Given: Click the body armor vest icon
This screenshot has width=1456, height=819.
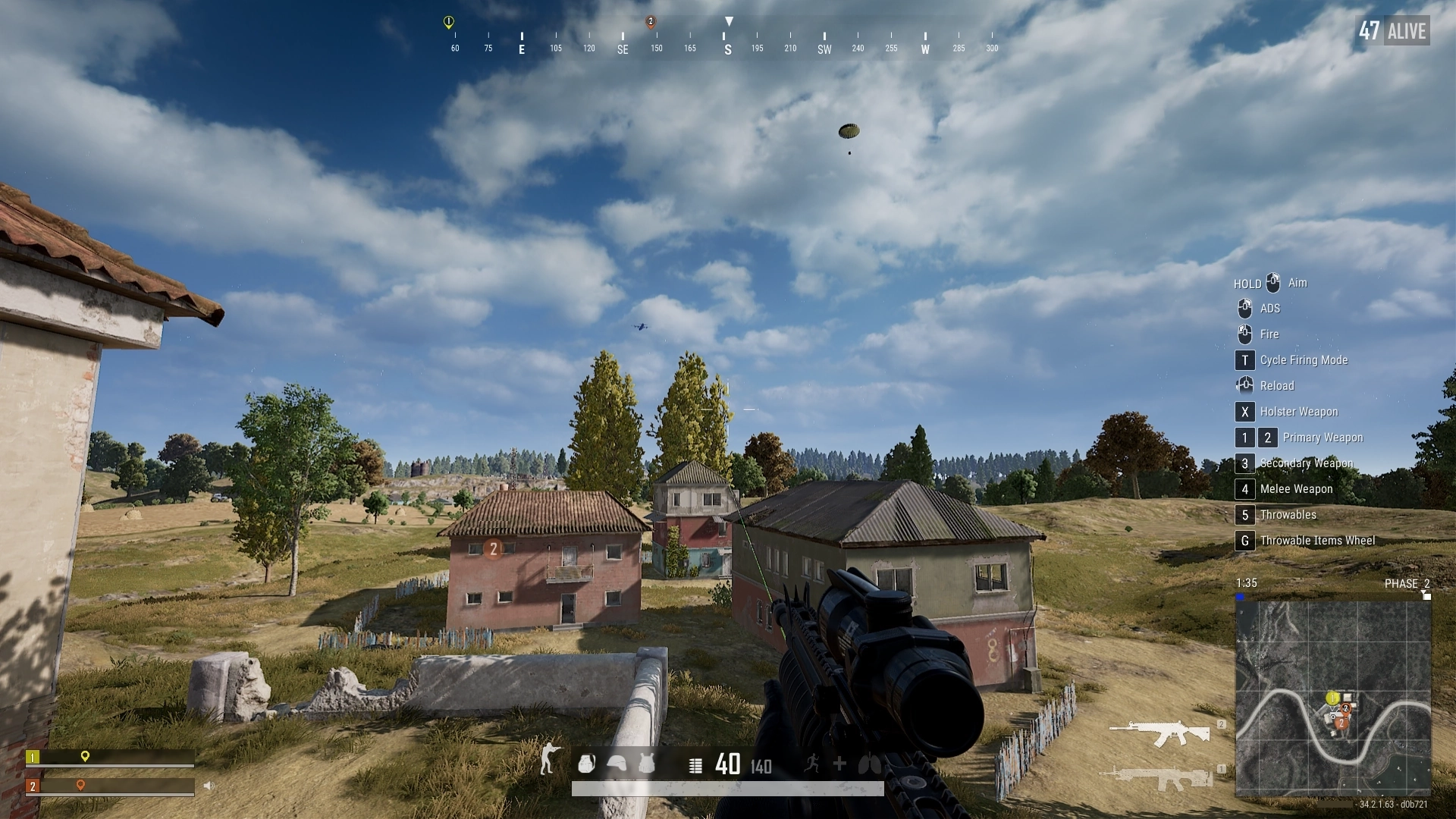Looking at the screenshot, I should click(x=645, y=764).
